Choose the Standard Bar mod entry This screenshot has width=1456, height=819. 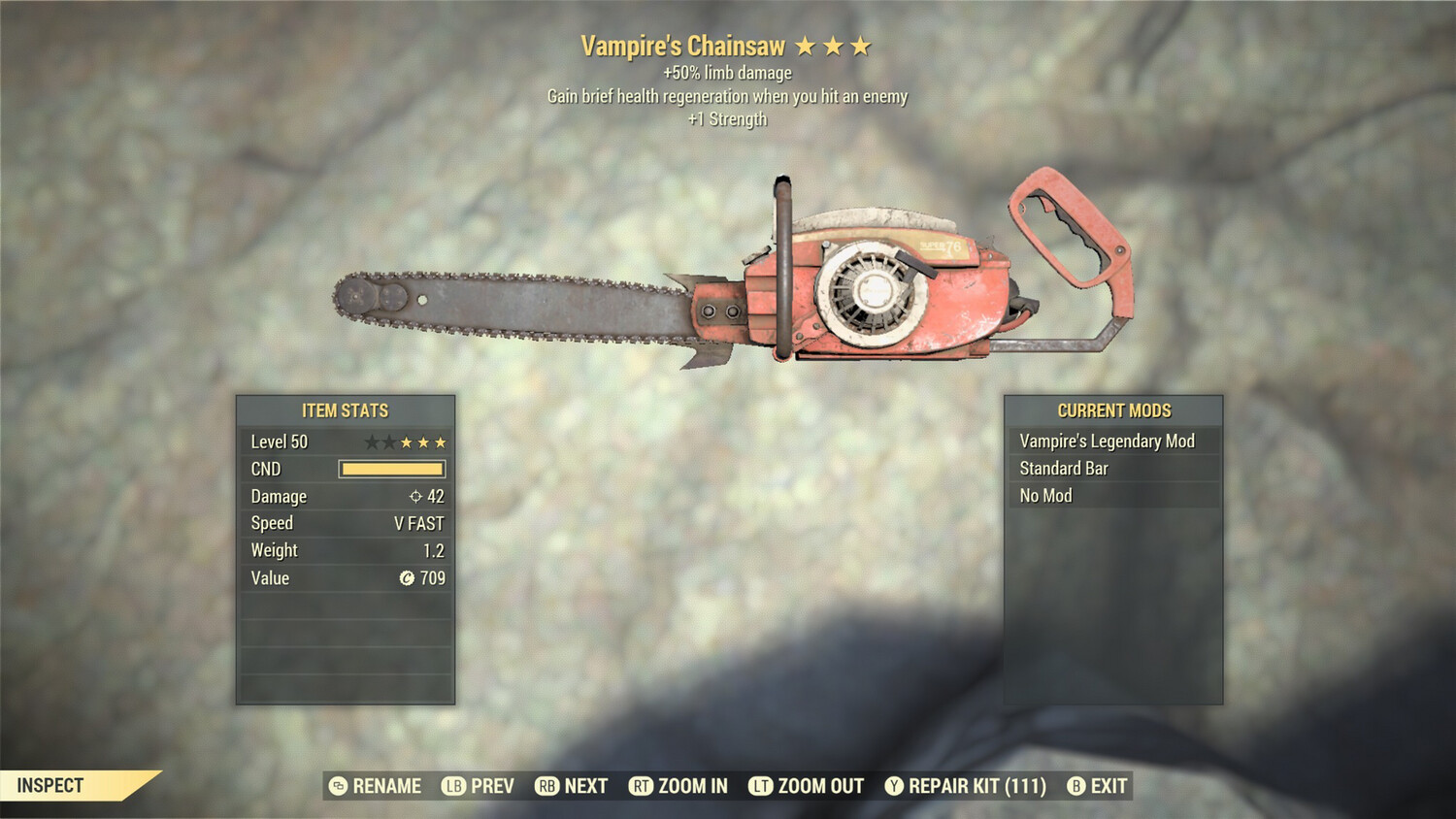(x=1113, y=469)
